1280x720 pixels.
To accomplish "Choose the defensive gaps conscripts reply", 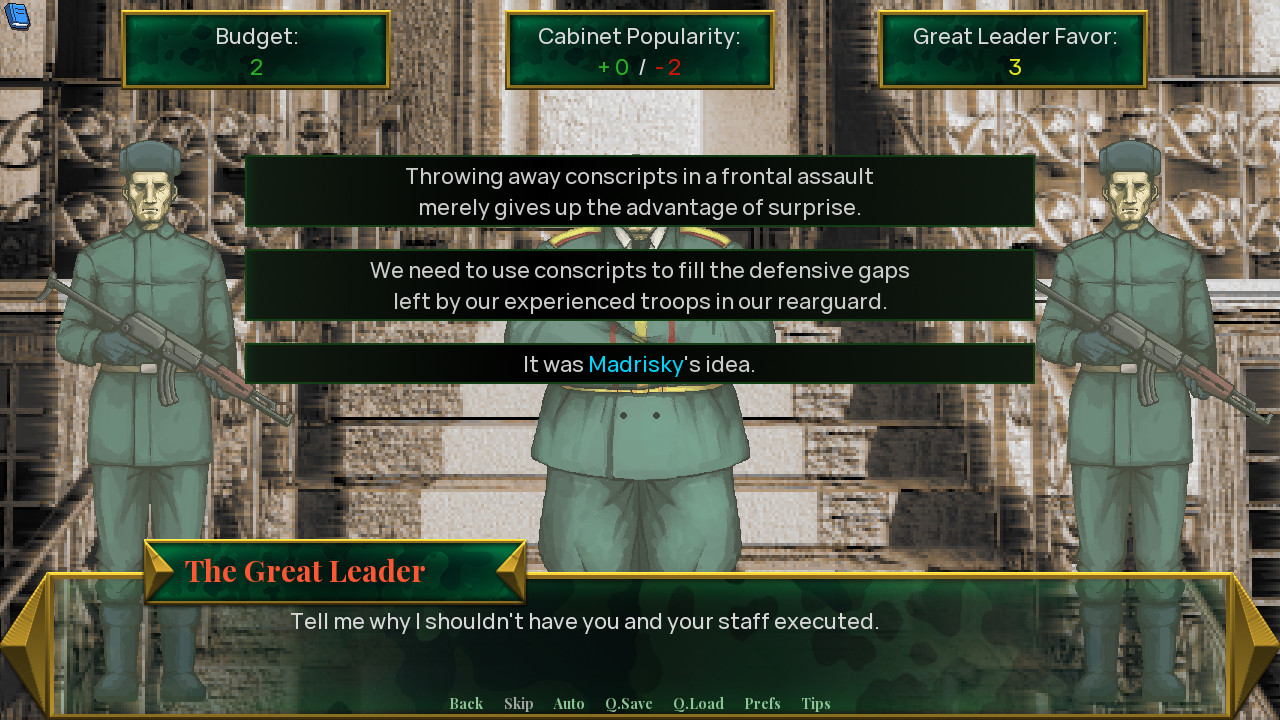I will 639,285.
